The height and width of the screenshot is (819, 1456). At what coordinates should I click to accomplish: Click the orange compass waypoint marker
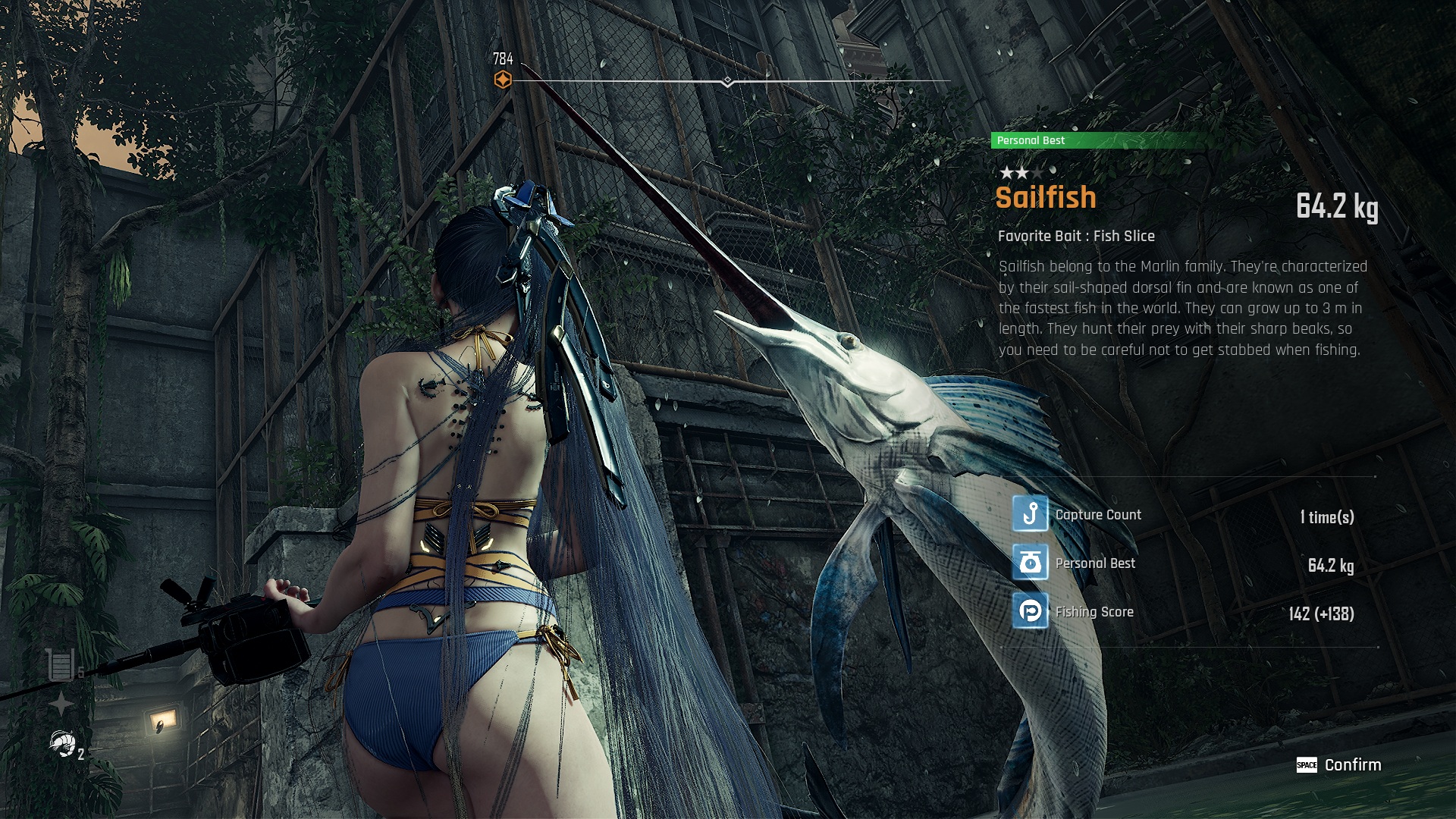click(503, 80)
